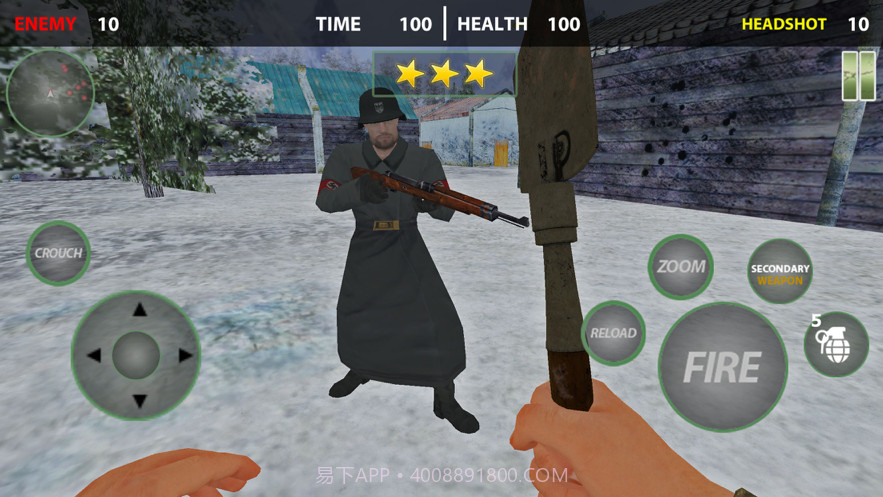
Task: Strafe right with the right arrow
Action: tap(185, 355)
